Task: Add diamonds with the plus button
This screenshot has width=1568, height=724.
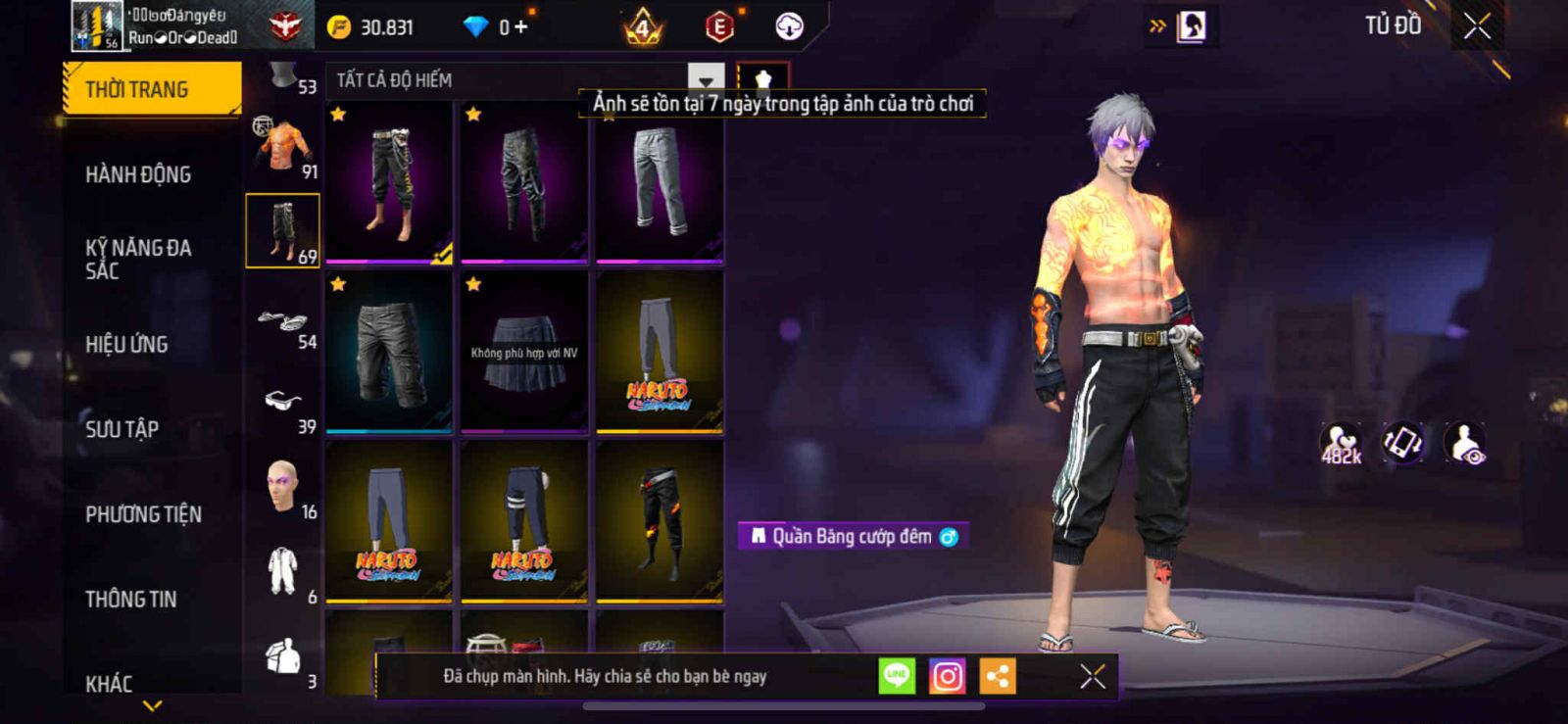Action: pyautogui.click(x=520, y=26)
